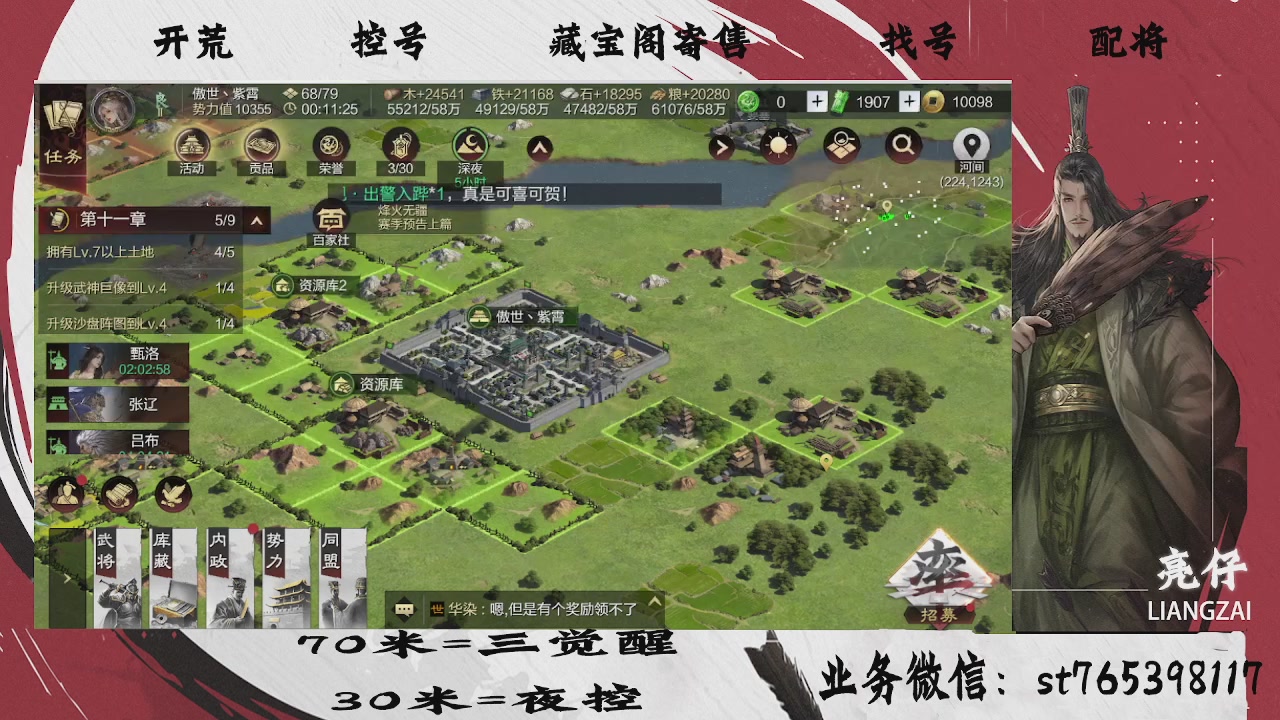Open the search magnifier tool
Screen dimensions: 1280x720
[x=905, y=146]
